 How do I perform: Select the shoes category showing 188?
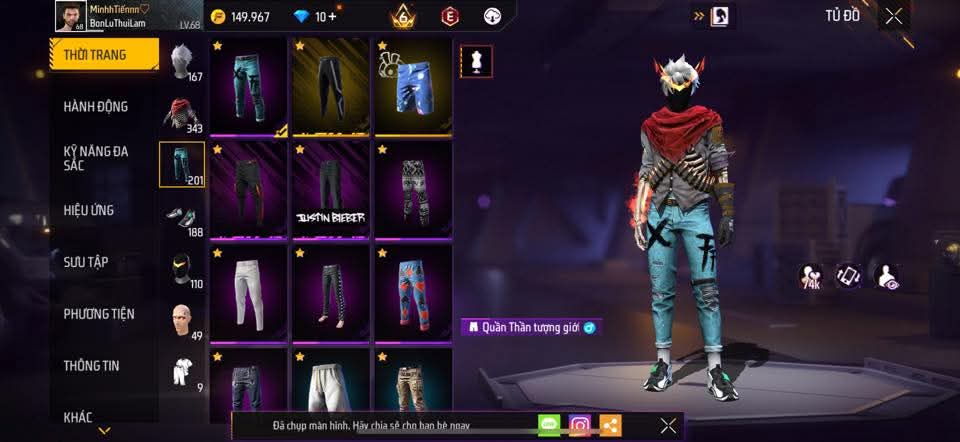click(x=181, y=217)
